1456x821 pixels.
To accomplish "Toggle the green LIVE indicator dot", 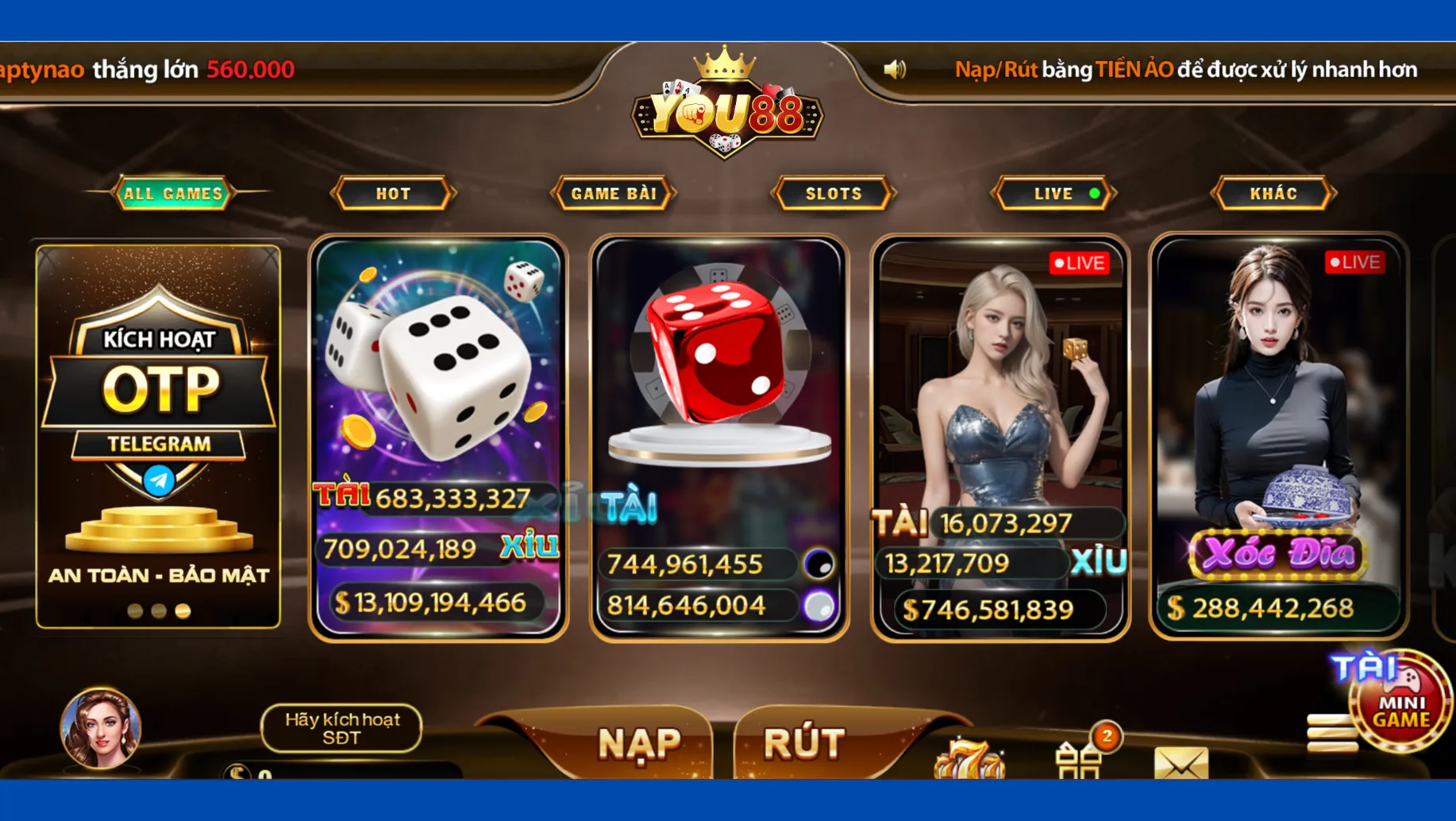I will click(x=1094, y=192).
